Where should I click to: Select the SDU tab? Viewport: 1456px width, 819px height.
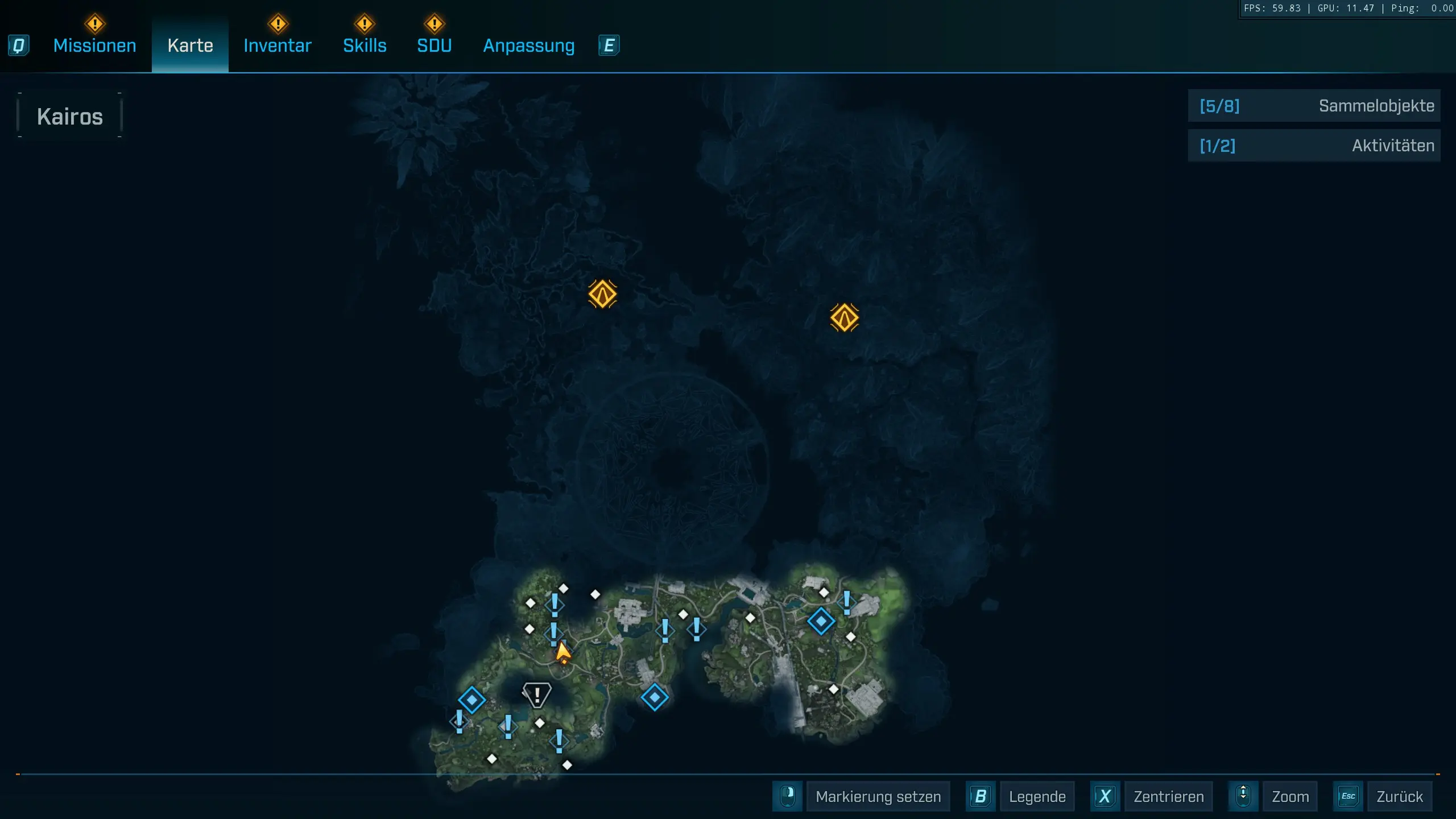pos(434,45)
